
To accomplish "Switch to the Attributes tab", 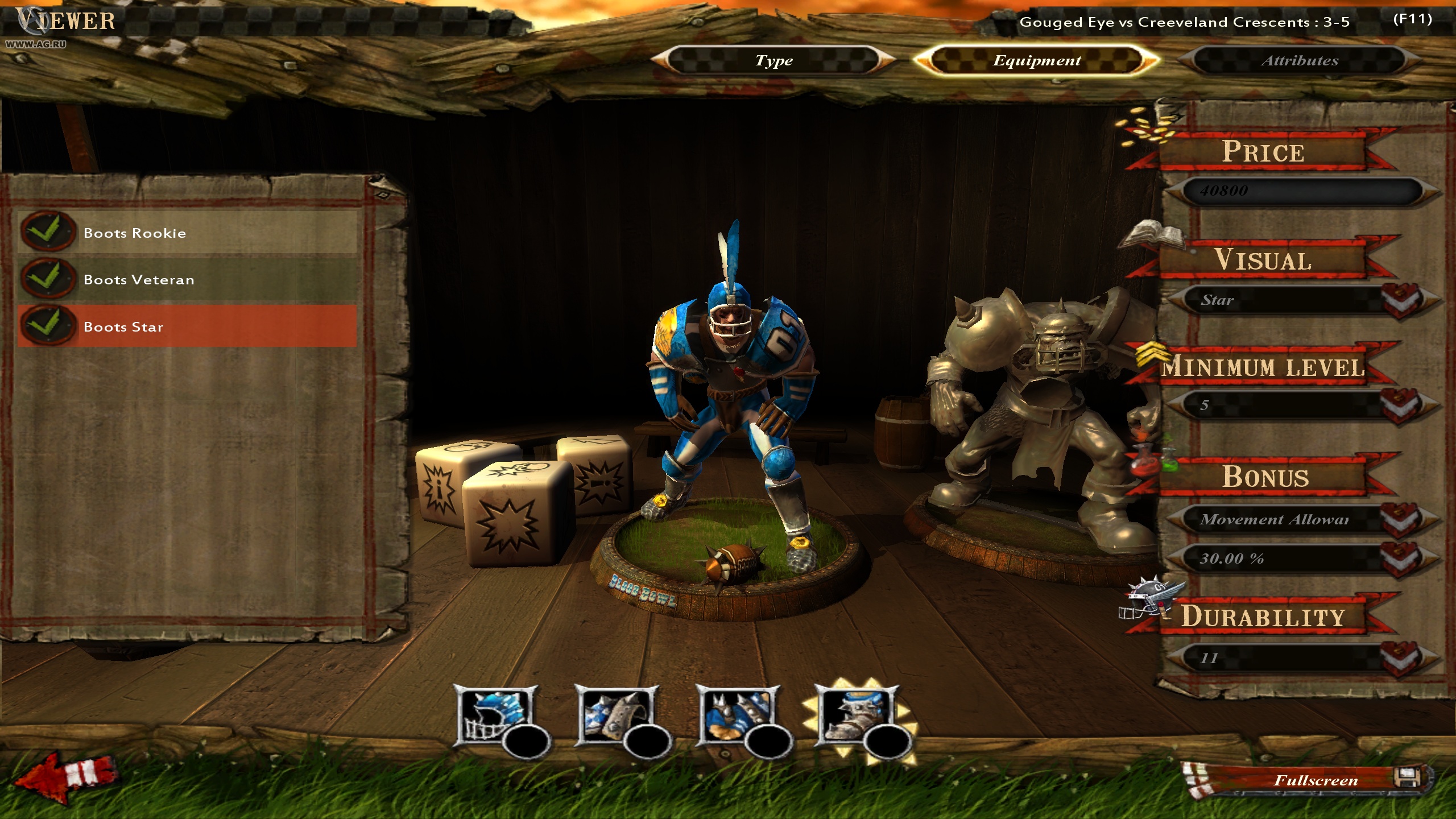I will click(x=1300, y=60).
